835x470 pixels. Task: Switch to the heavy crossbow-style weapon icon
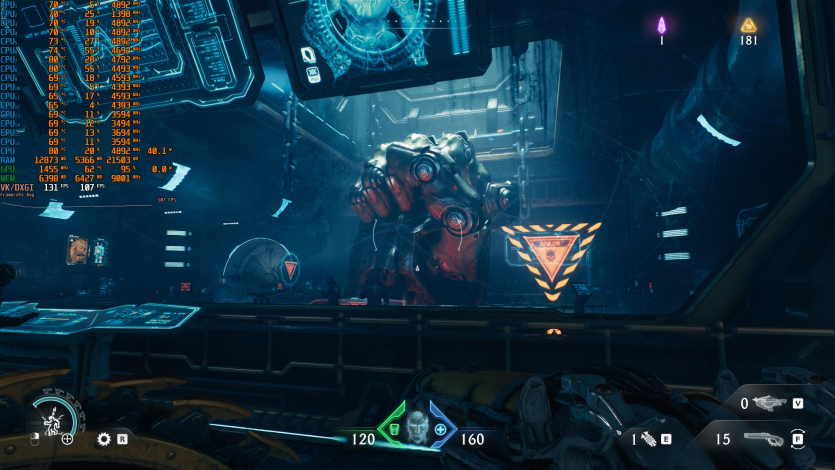click(x=769, y=404)
